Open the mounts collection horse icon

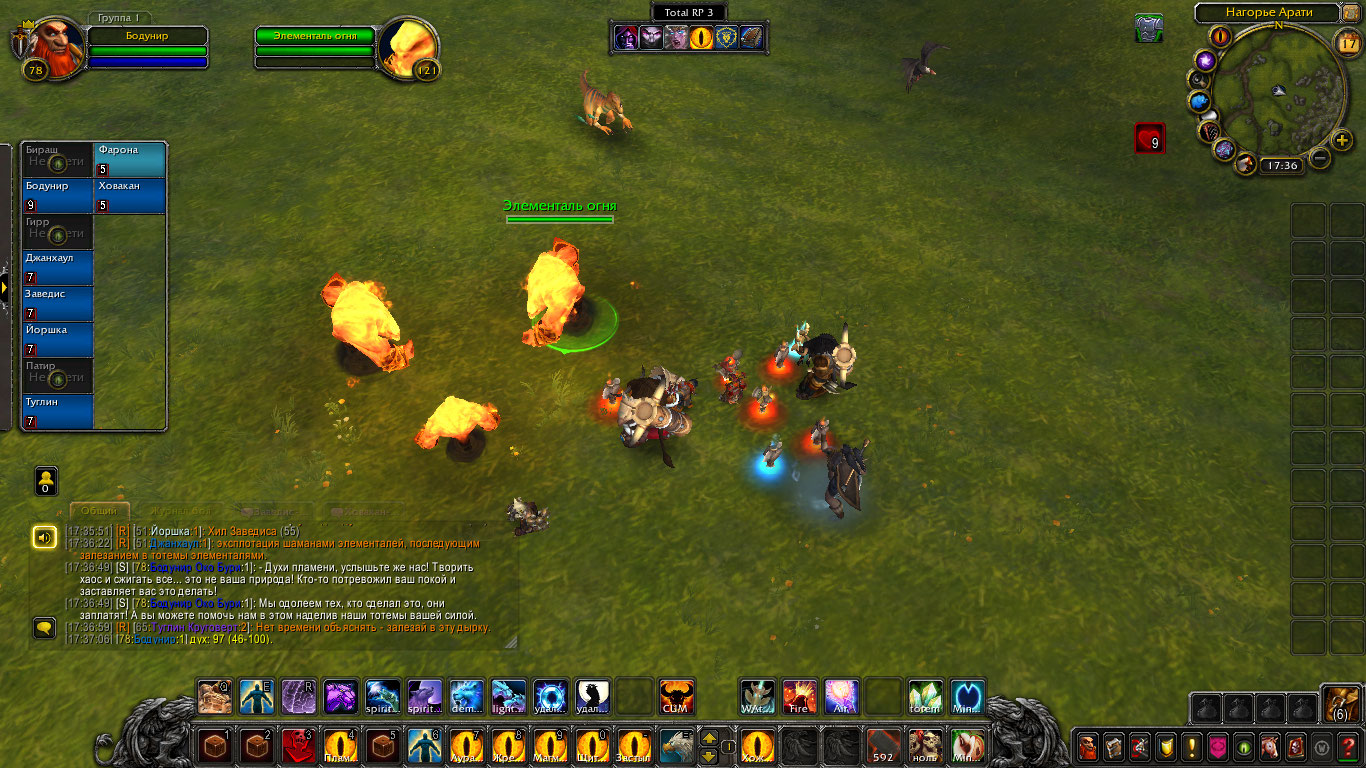1271,746
